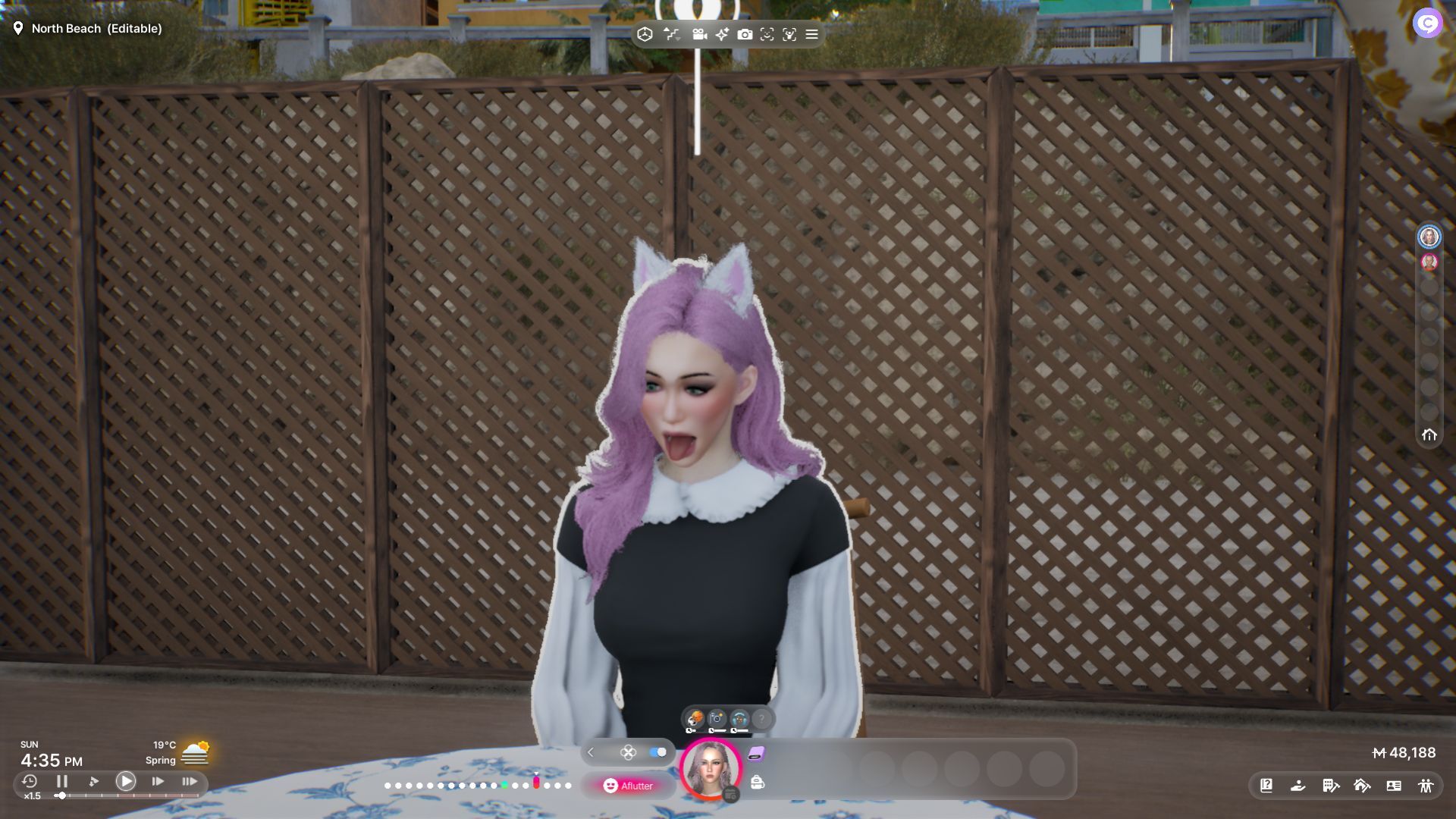Click the sparkle stars toolbar icon
Screen dimensions: 1456x819
[722, 34]
